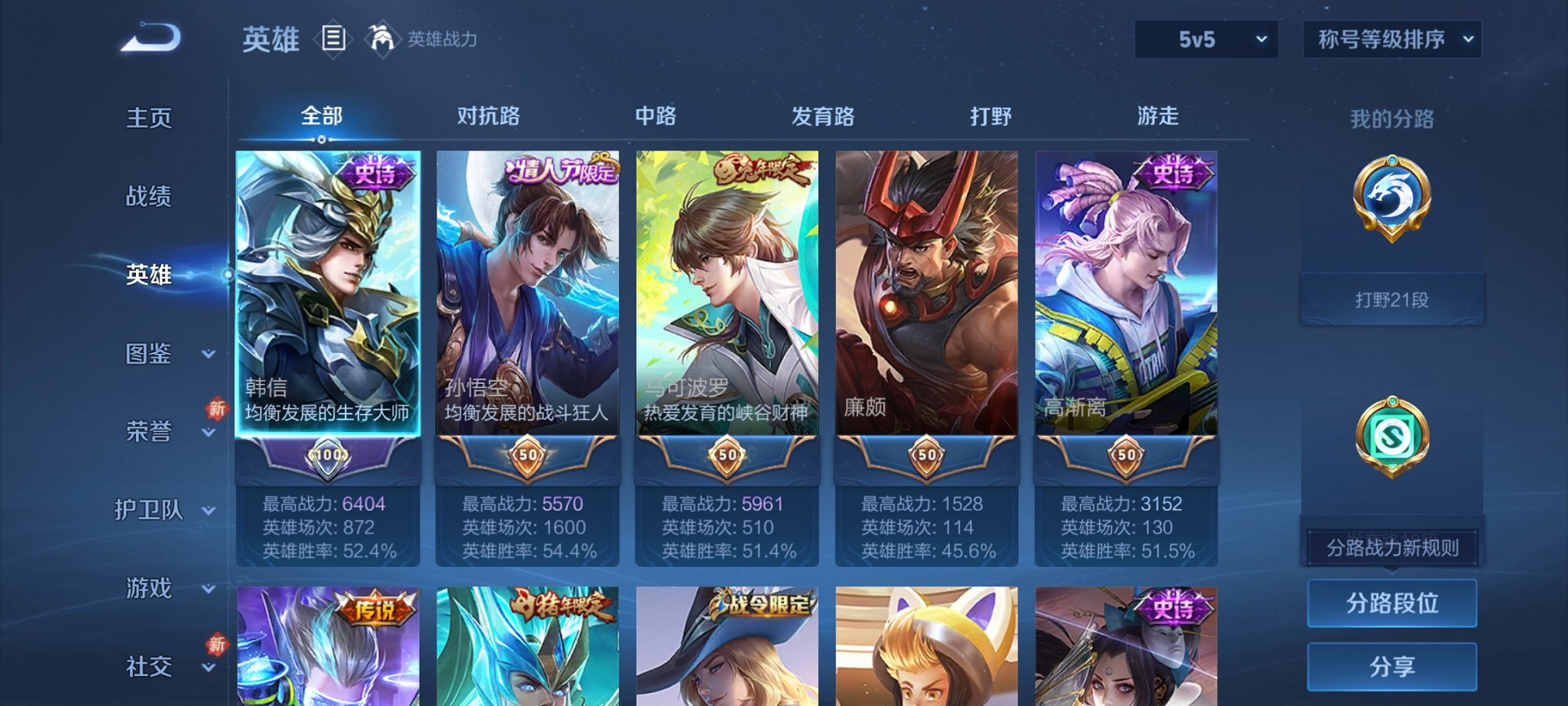Open the hero list document icon beside 英雄

[333, 39]
